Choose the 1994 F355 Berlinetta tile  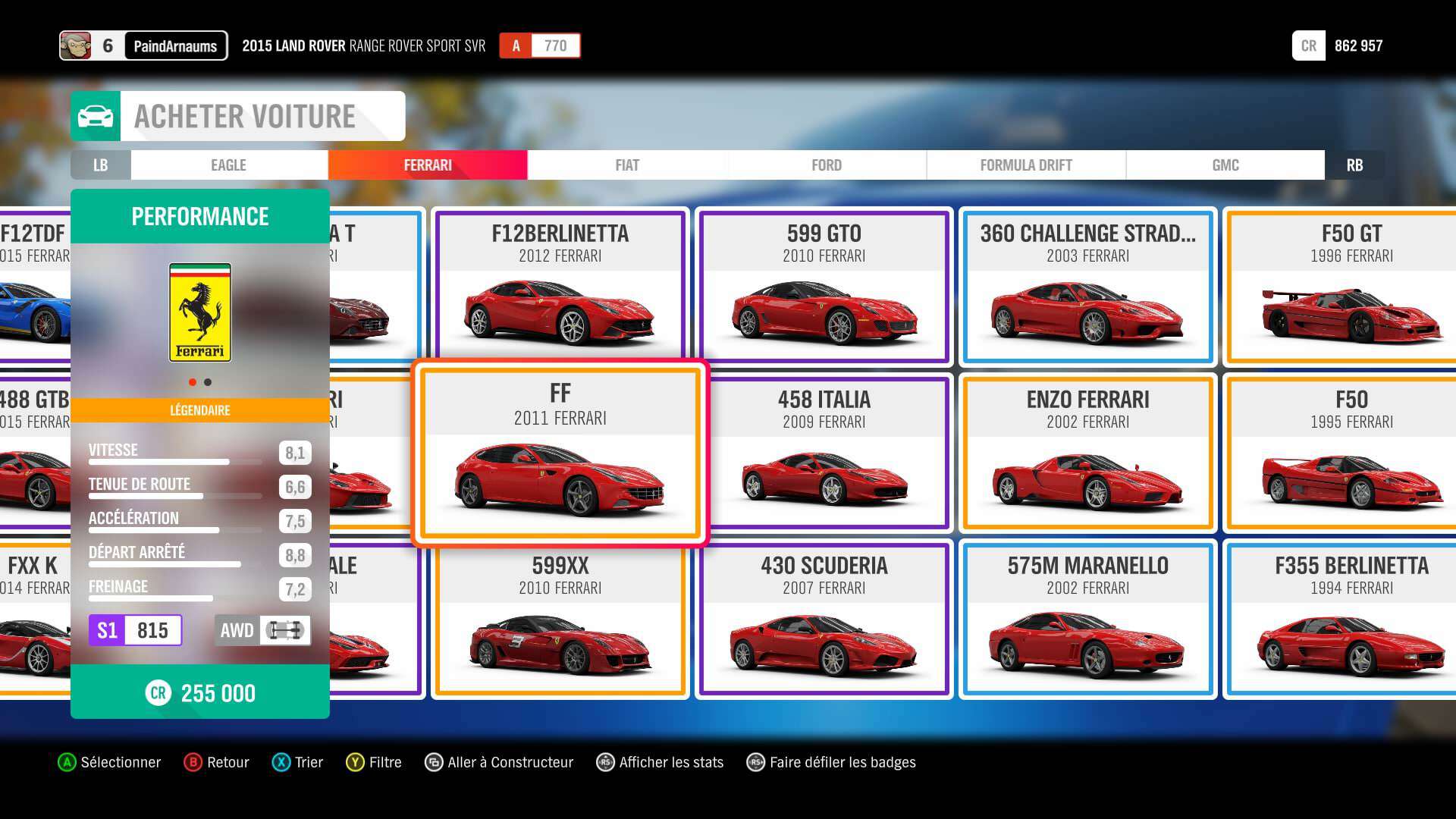pyautogui.click(x=1350, y=619)
